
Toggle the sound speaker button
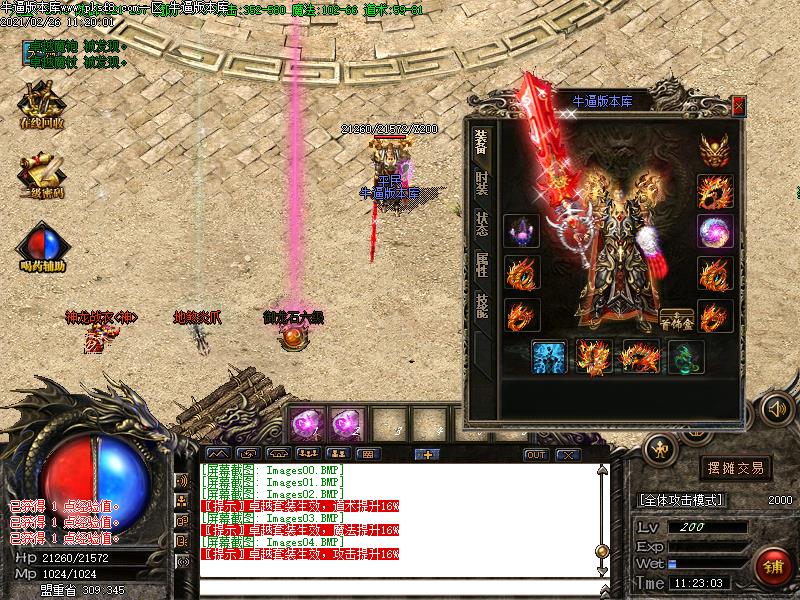[777, 408]
